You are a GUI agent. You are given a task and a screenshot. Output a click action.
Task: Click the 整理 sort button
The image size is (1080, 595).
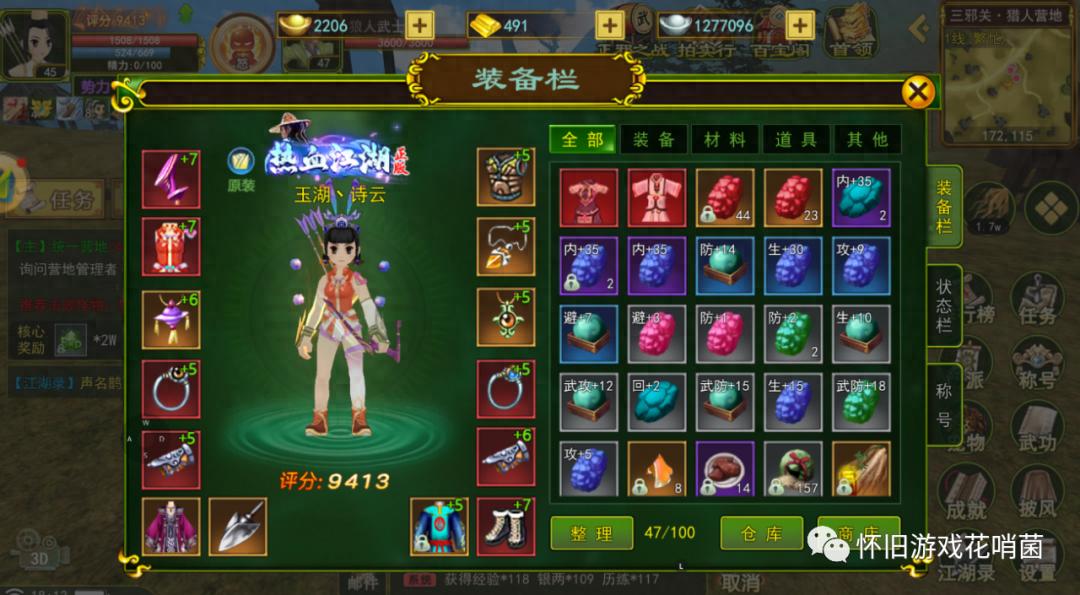[x=591, y=533]
